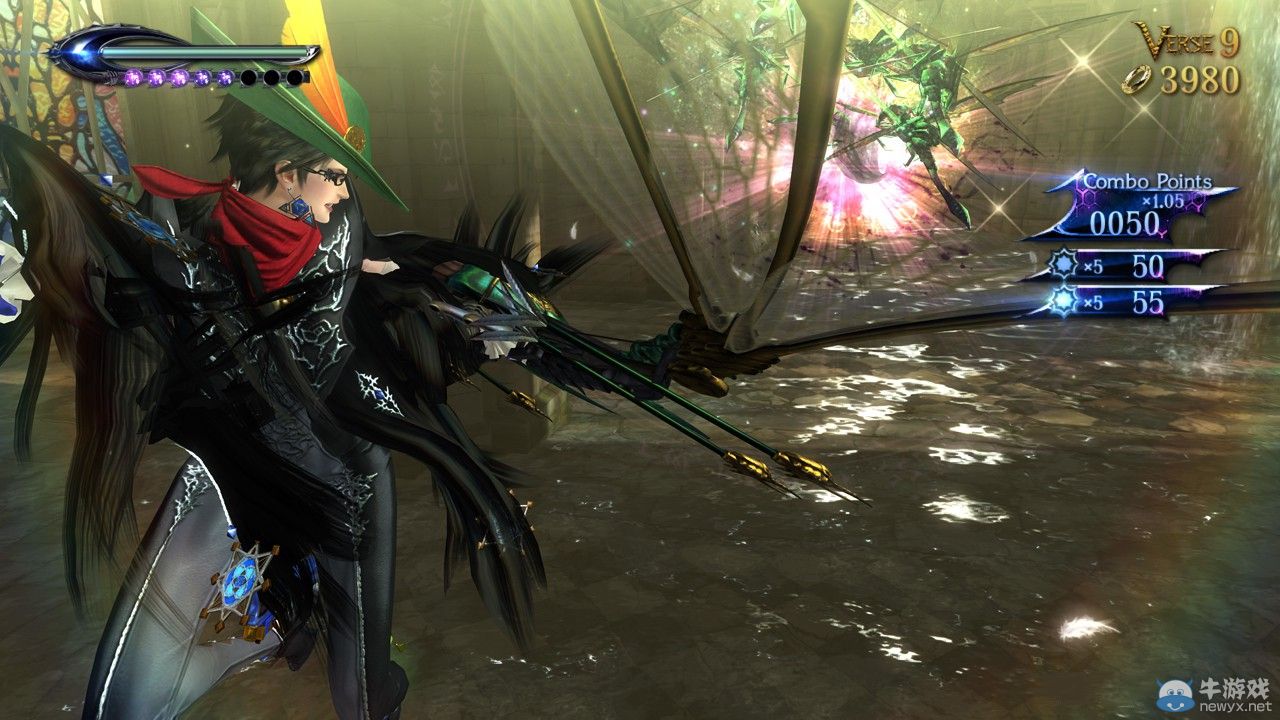Click the golden halo currency icon

1138,78
